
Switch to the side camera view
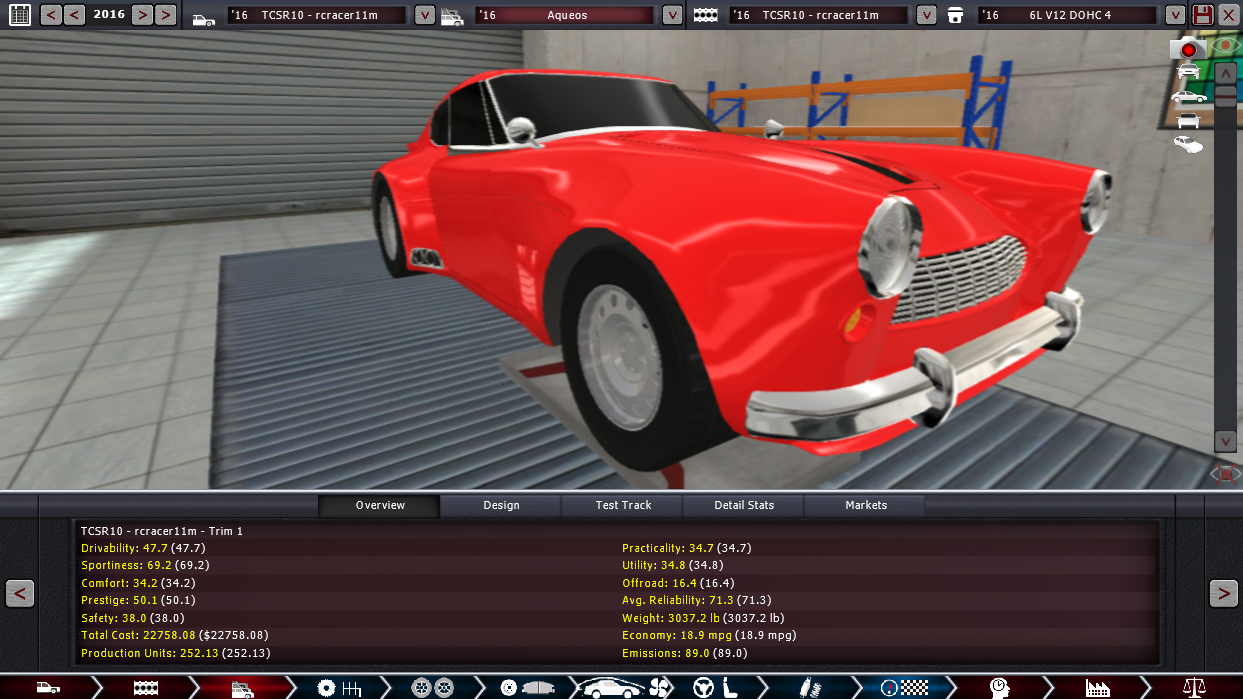point(1188,97)
